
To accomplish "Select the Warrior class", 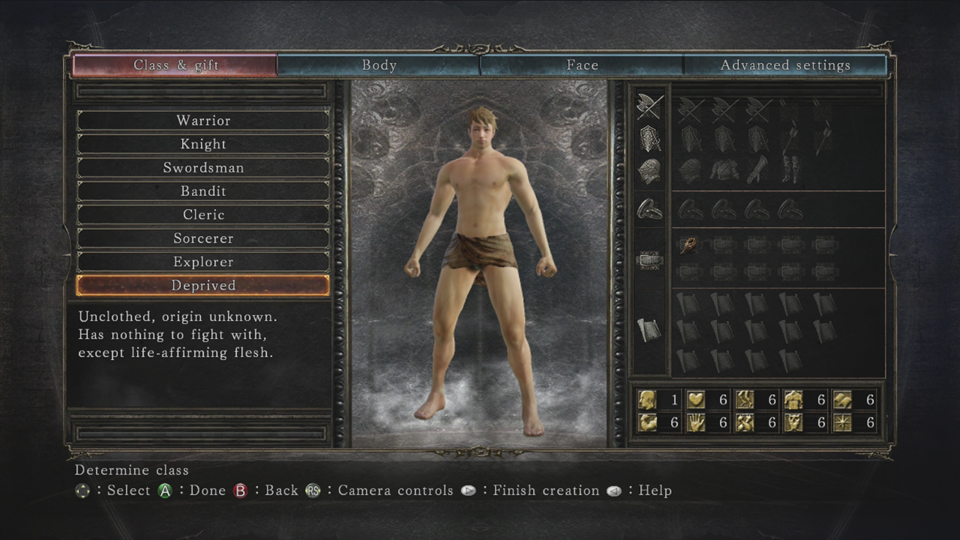I will click(x=203, y=121).
